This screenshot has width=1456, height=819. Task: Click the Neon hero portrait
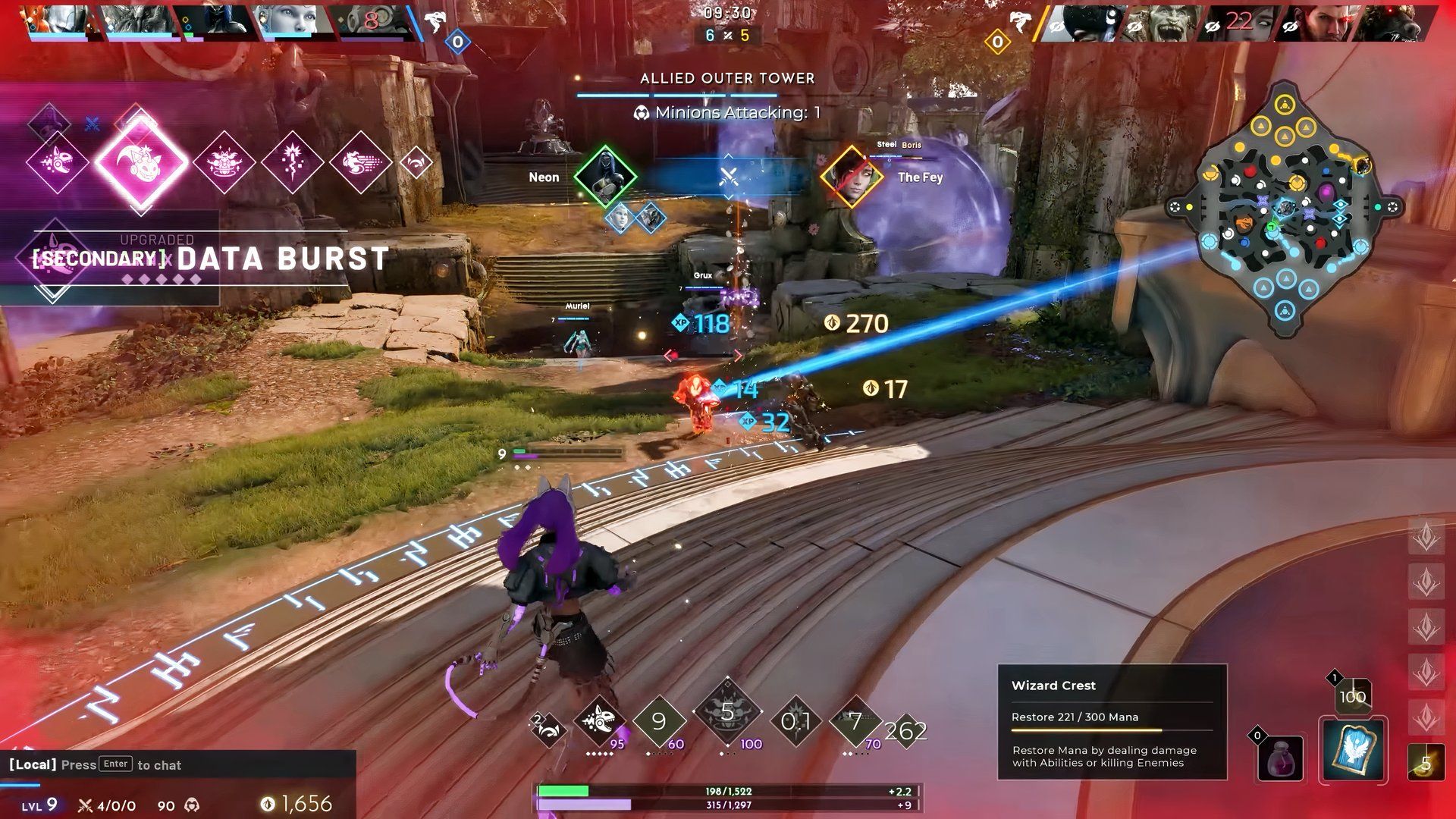pyautogui.click(x=604, y=177)
